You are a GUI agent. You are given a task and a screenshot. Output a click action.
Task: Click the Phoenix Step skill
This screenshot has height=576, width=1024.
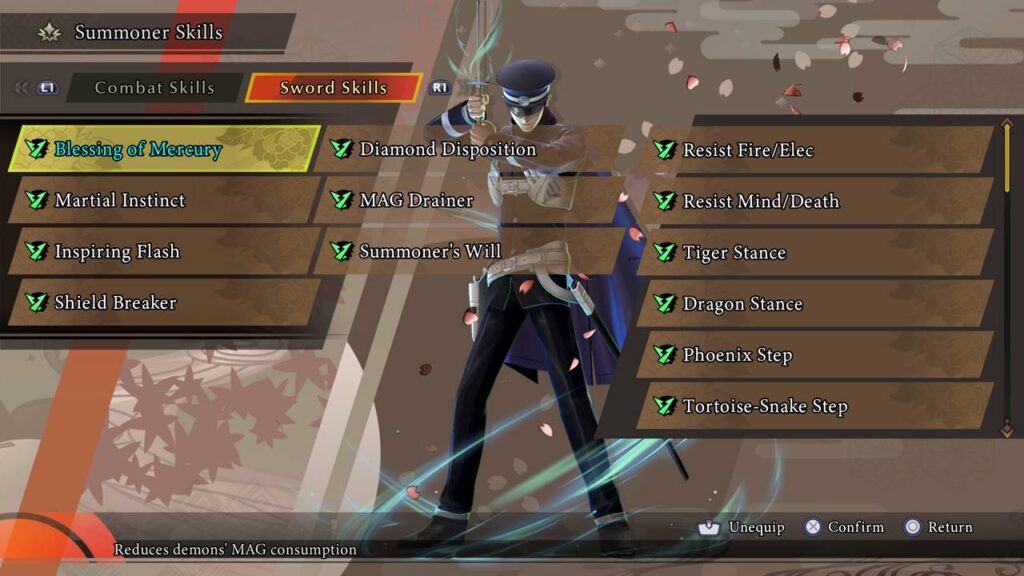815,355
